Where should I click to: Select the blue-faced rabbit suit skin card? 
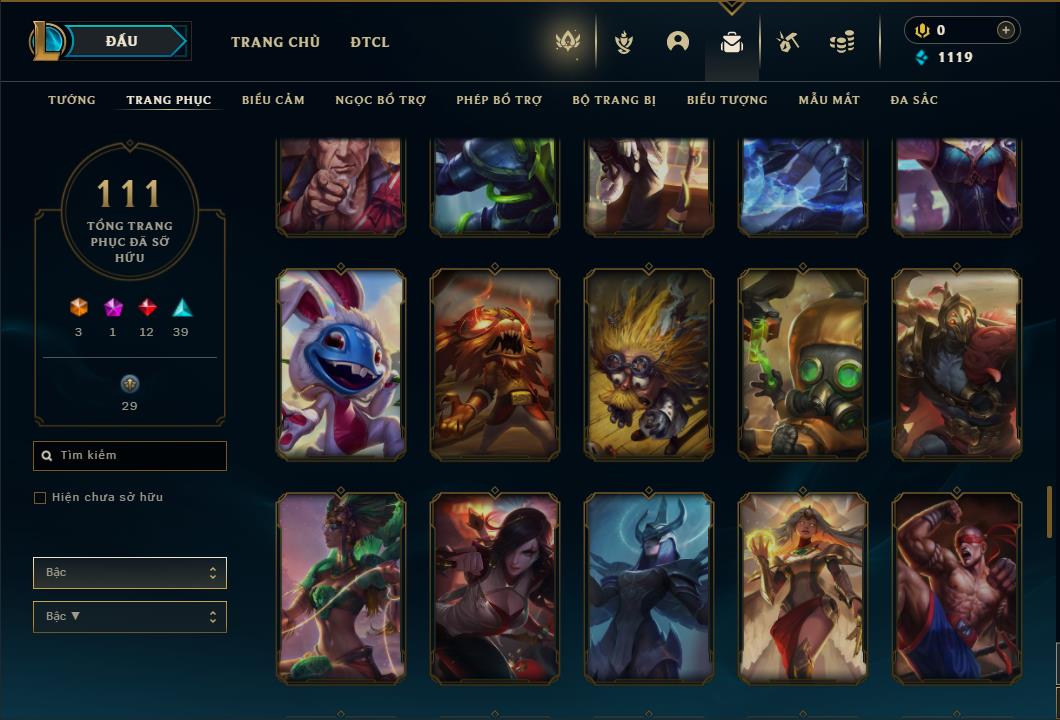click(x=341, y=365)
